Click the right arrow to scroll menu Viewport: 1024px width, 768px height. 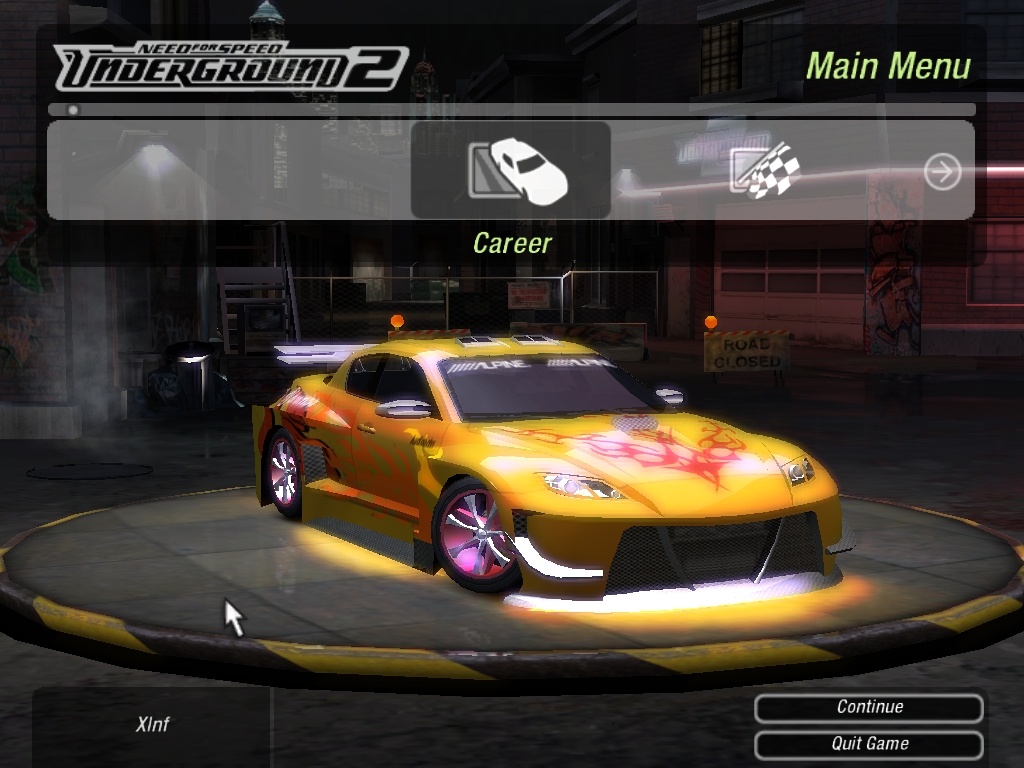coord(942,172)
